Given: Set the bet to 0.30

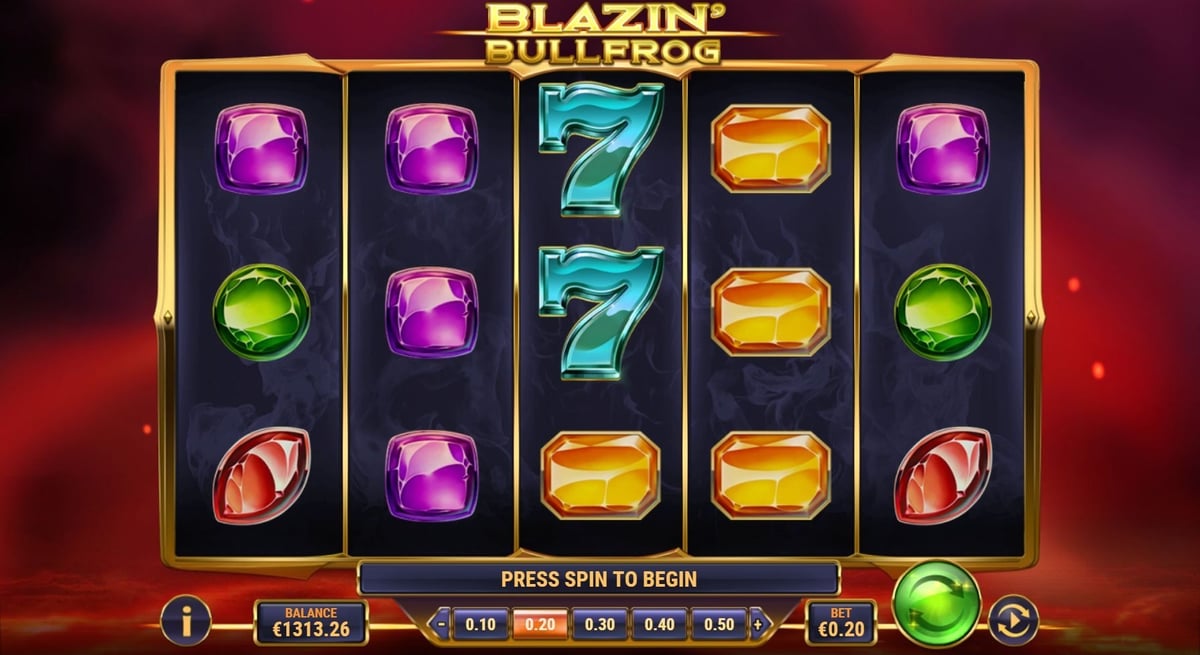Looking at the screenshot, I should [x=600, y=624].
